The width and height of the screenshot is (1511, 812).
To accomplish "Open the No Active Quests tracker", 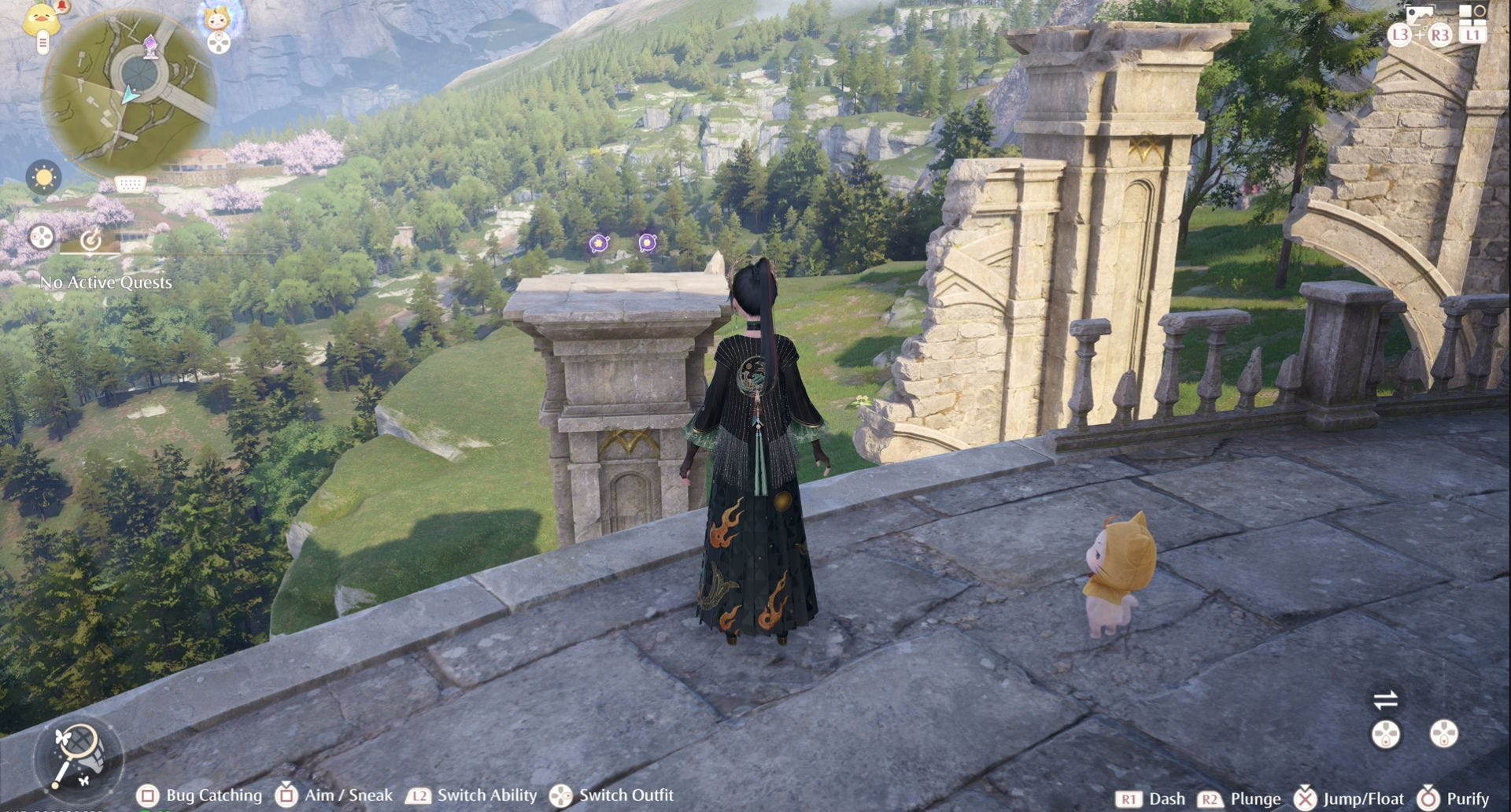I will coord(106,282).
